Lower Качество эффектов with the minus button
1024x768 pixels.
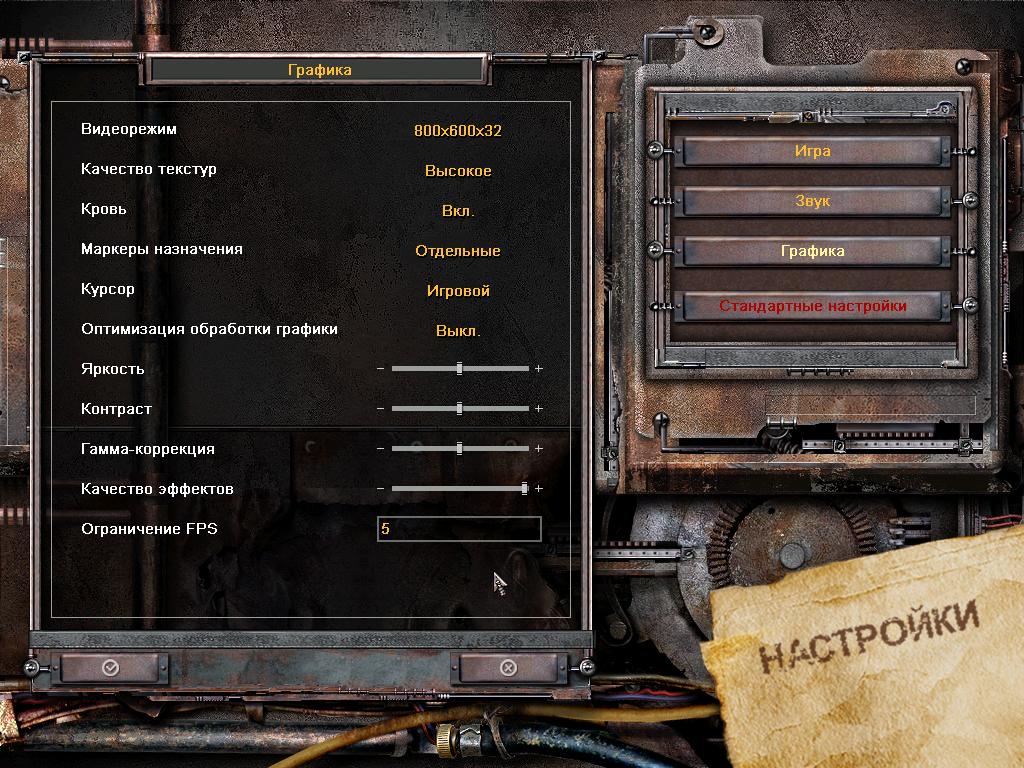pos(380,489)
